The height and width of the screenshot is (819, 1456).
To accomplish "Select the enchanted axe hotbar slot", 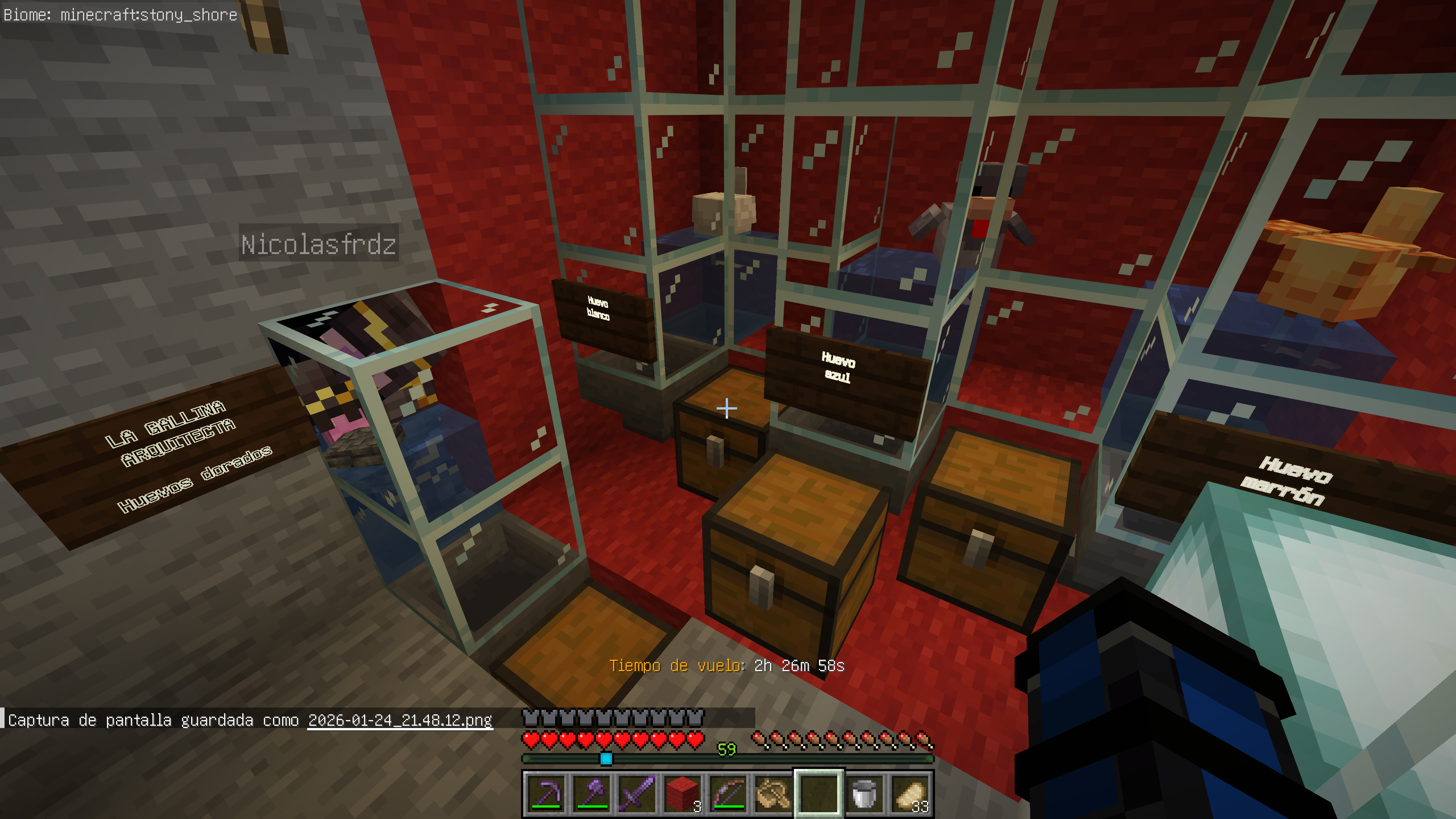I will 592,794.
